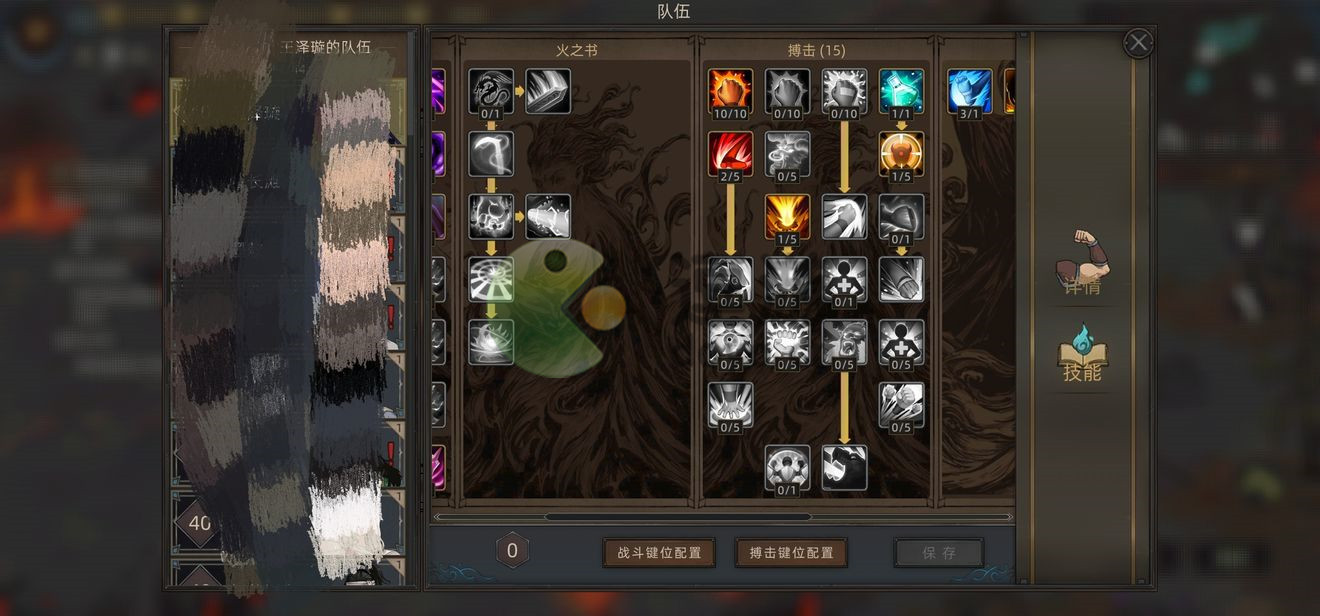Select the flaming fist skill at 10/10
Screen dimensions: 1320x616
coord(730,90)
